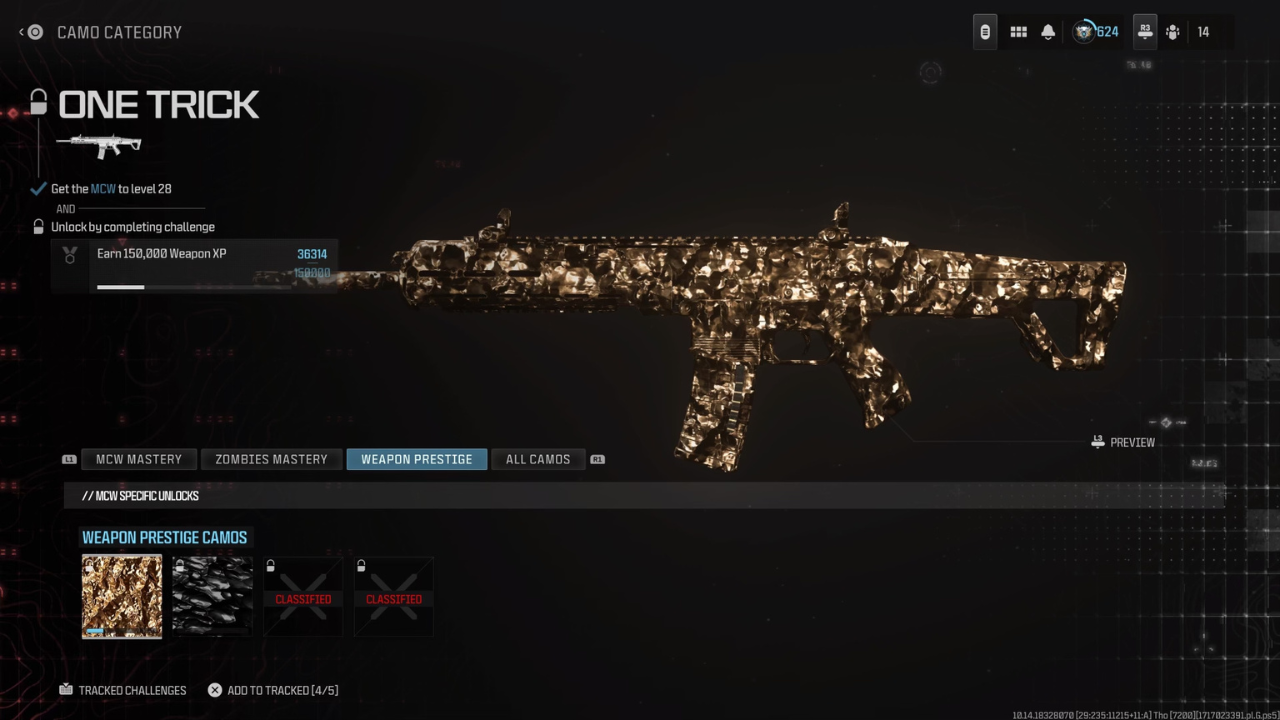Select the R3 ping button icon
The width and height of the screenshot is (1280, 720).
[x=1144, y=31]
